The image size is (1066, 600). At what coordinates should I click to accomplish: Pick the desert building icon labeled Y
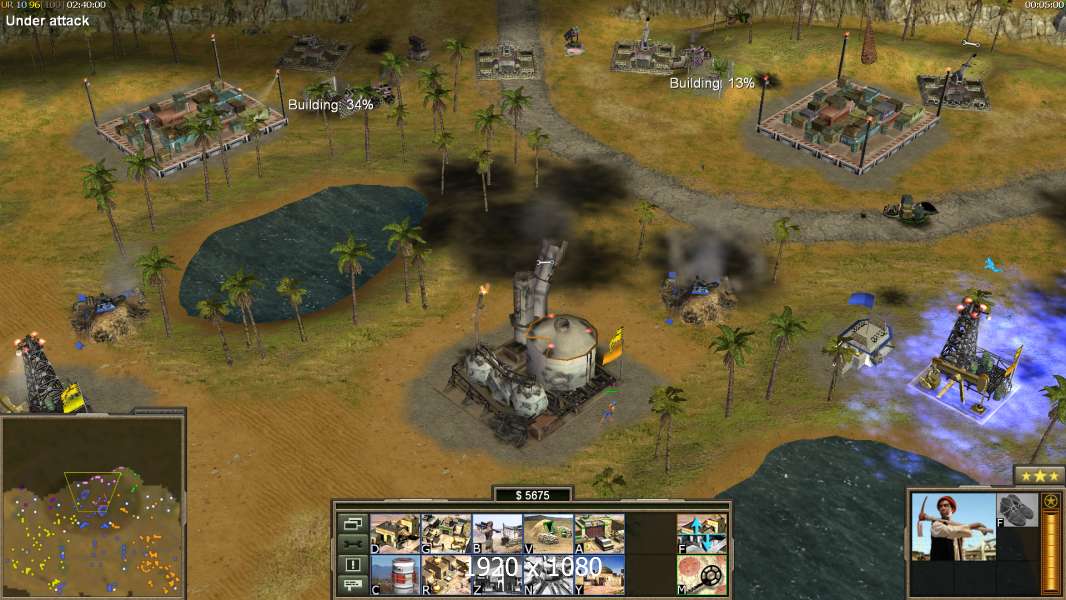[599, 575]
